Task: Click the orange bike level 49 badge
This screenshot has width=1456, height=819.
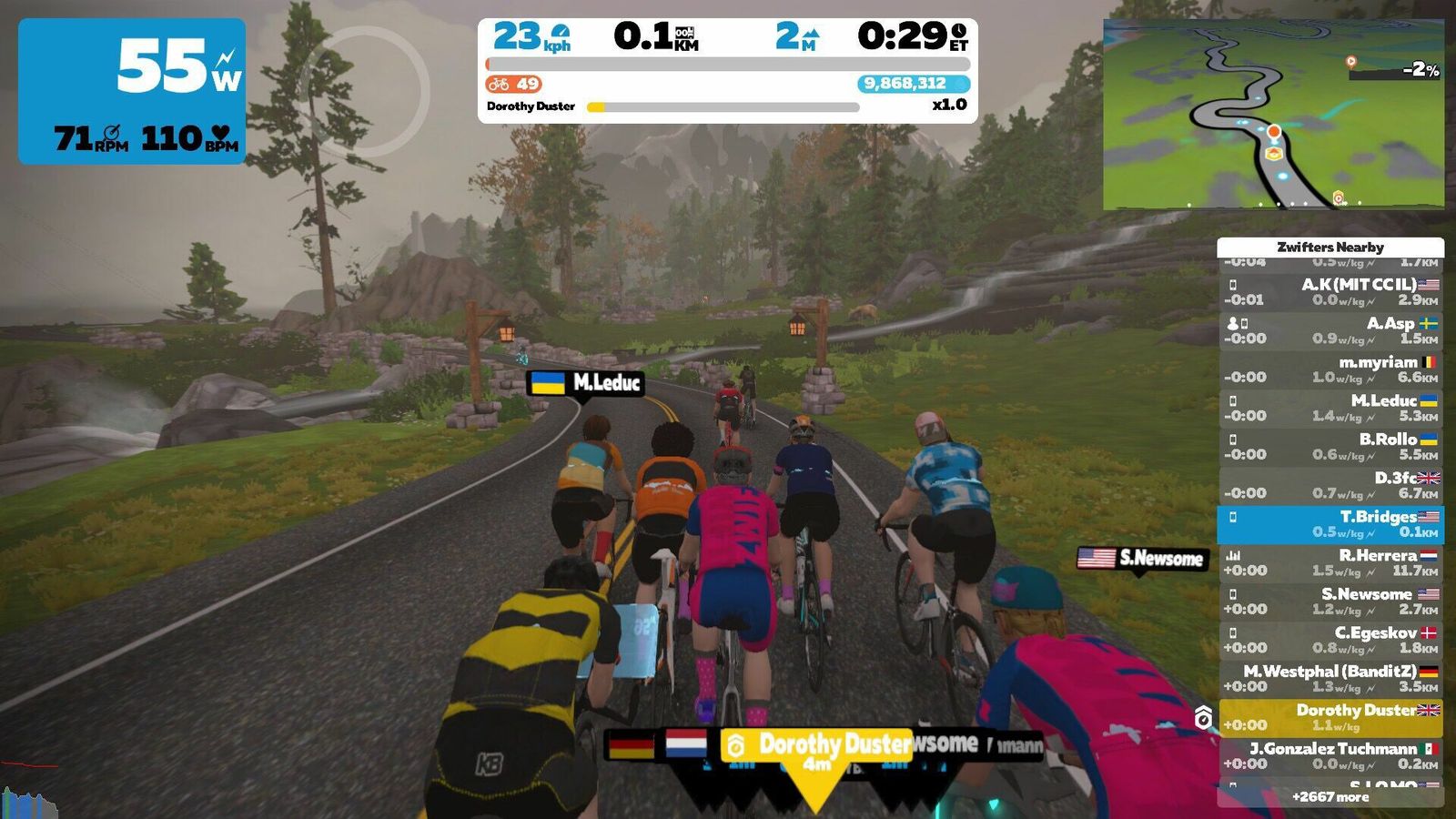Action: point(514,84)
